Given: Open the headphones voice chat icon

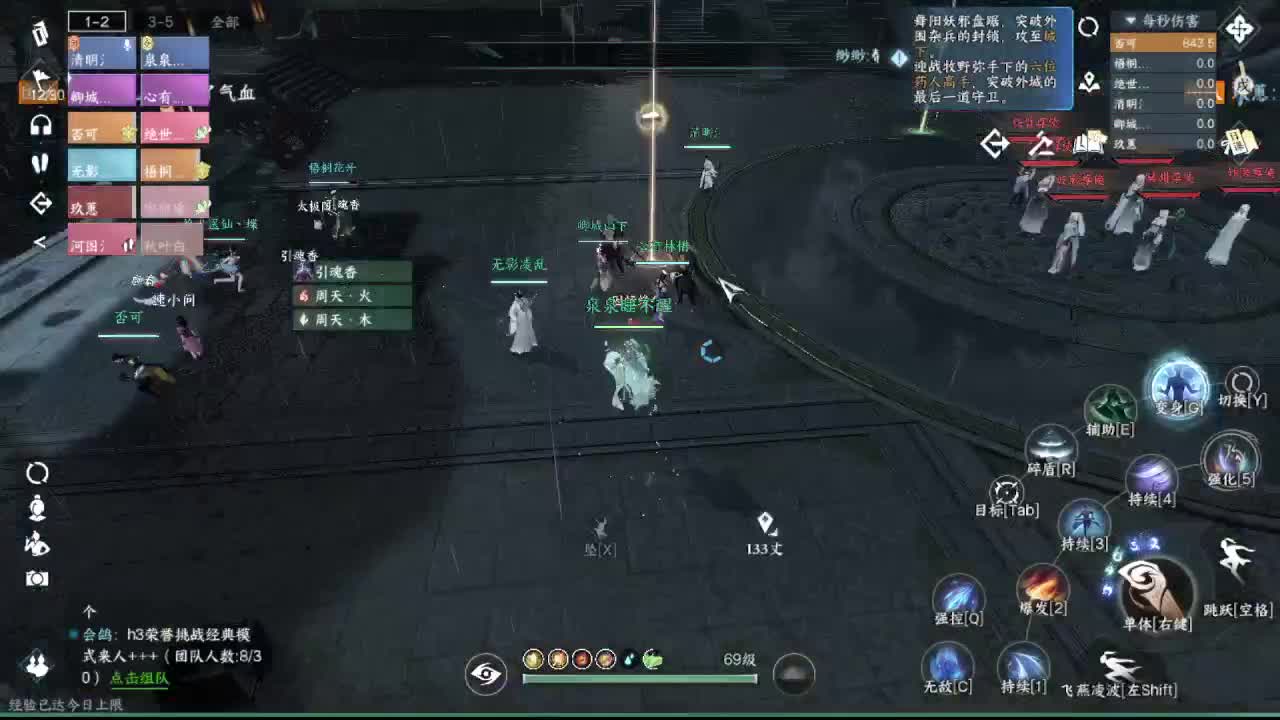Looking at the screenshot, I should (41, 123).
